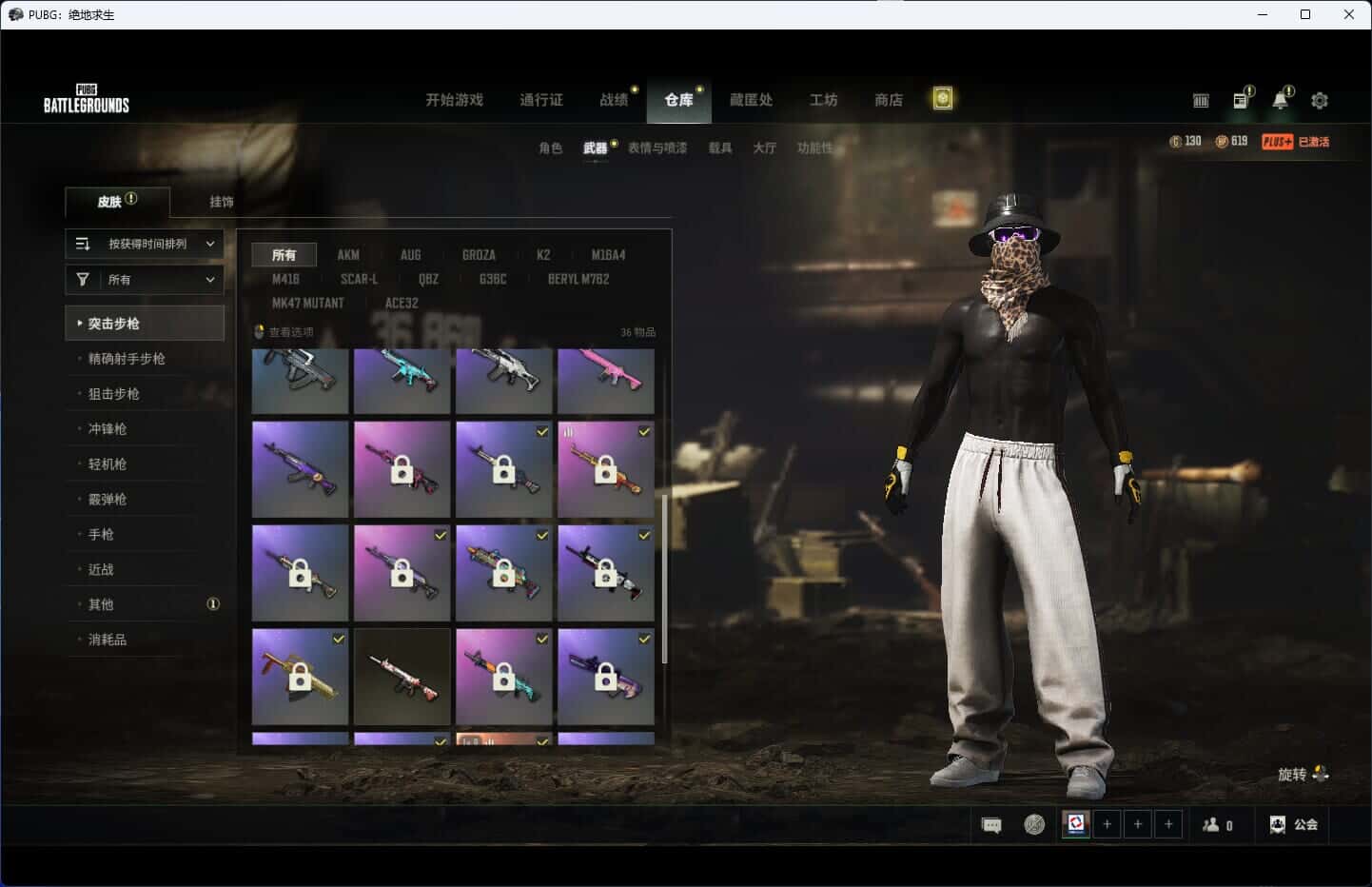1372x887 pixels.
Task: Select the 冲锋枪 SMG category
Action: [x=108, y=429]
